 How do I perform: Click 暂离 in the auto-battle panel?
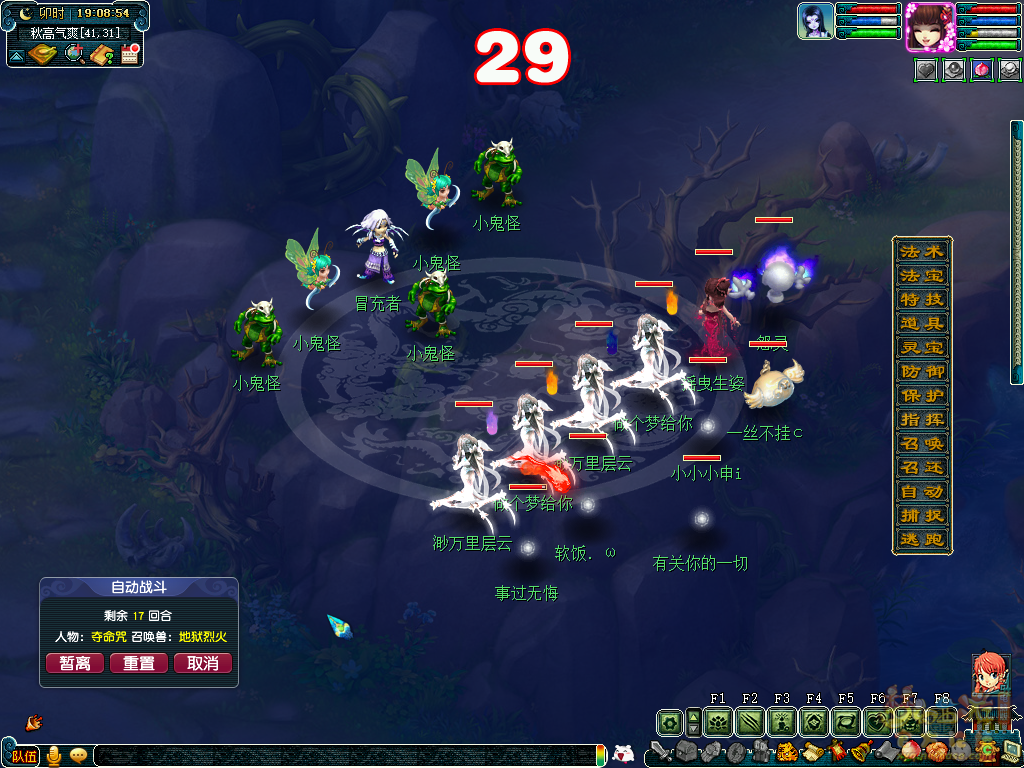75,663
